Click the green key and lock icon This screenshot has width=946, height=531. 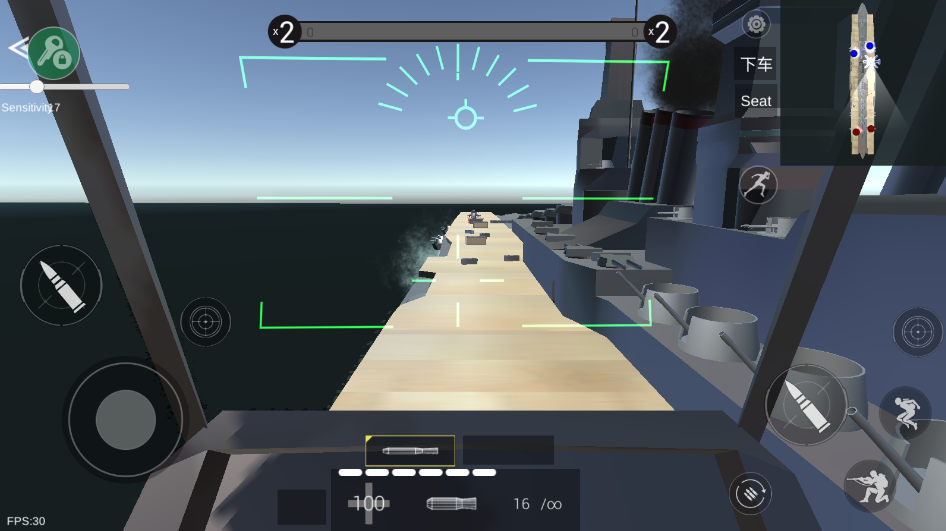point(53,53)
